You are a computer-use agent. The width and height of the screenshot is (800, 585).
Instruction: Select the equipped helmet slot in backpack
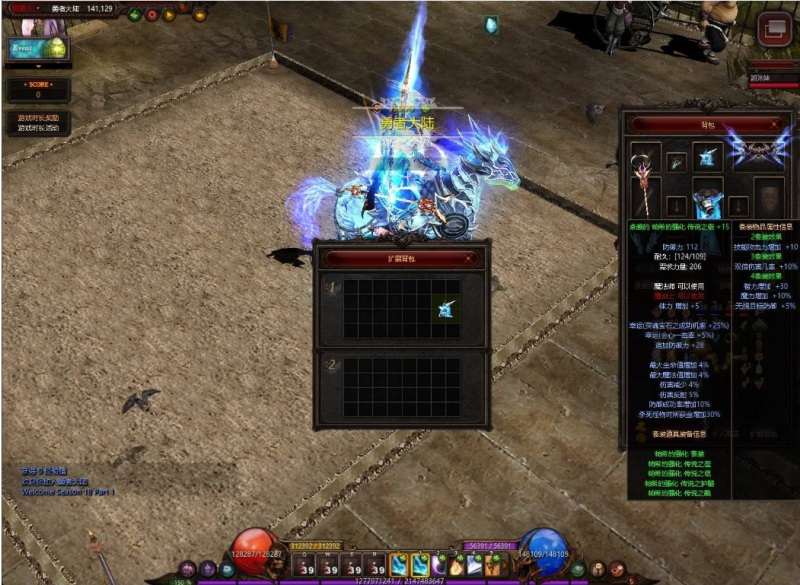pyautogui.click(x=708, y=156)
